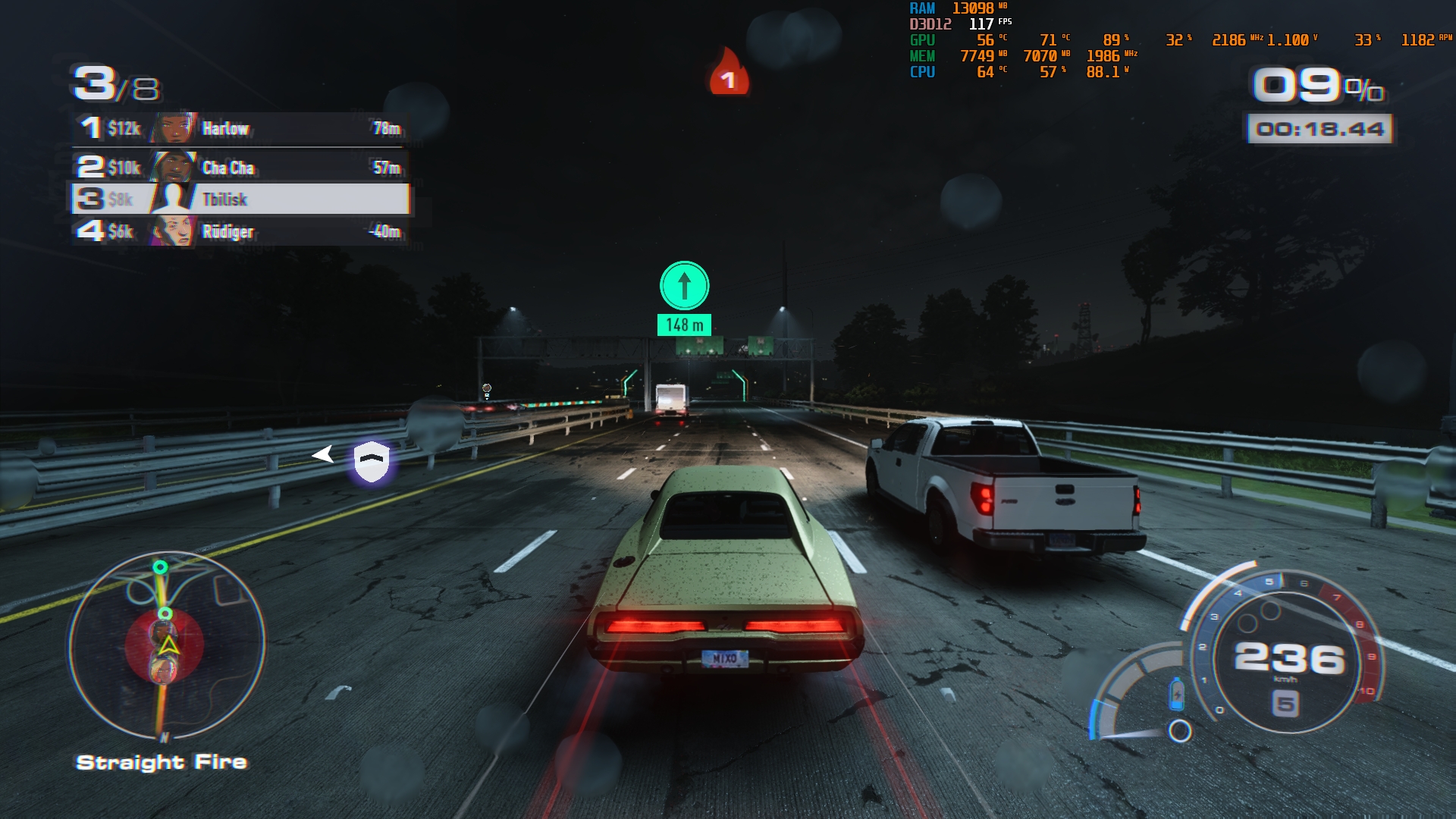Click Cha Cha's standings row
Image resolution: width=1456 pixels, height=819 pixels.
[241, 167]
